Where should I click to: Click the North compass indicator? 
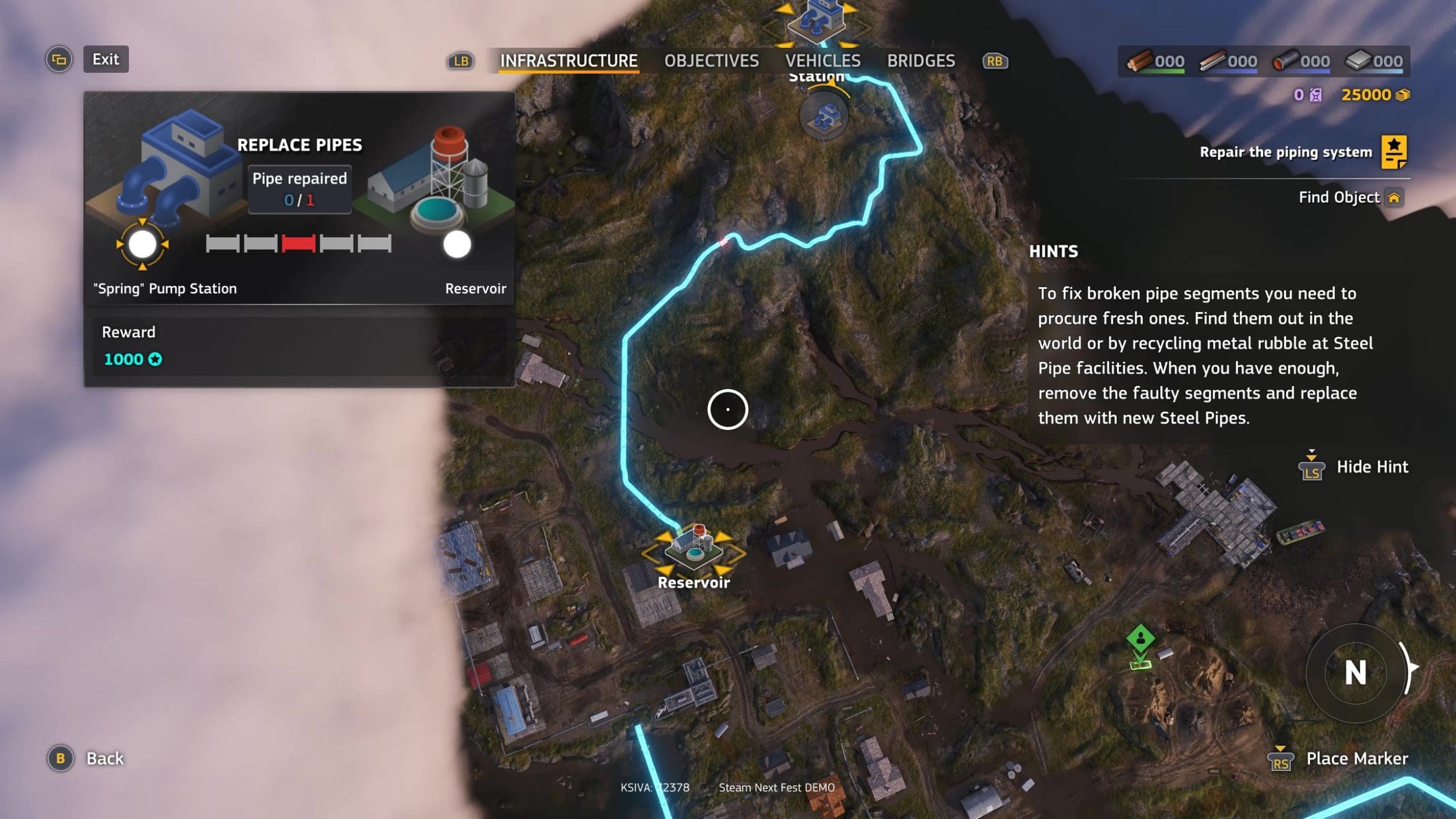pos(1355,673)
